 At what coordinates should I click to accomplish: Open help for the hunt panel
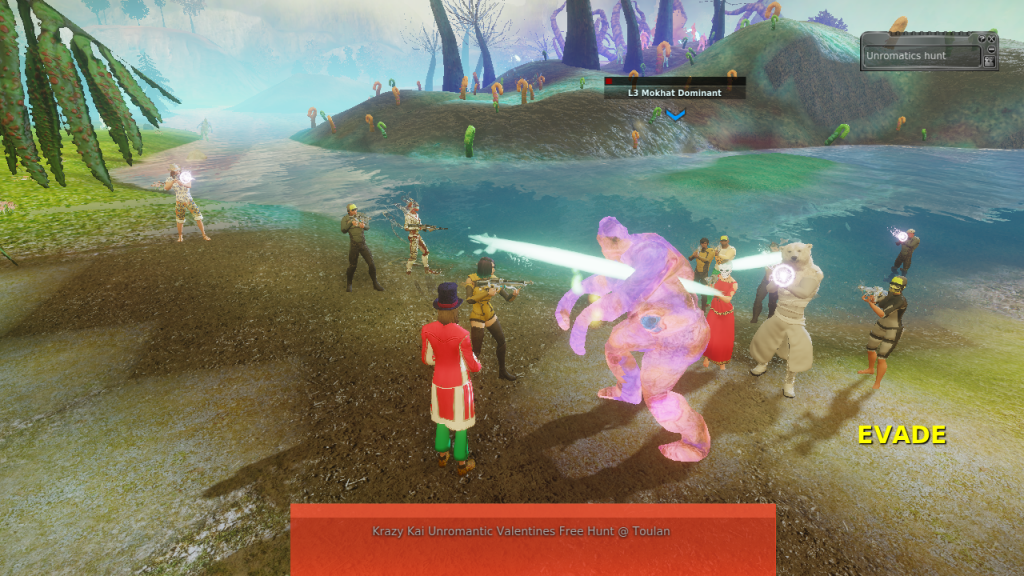click(981, 39)
